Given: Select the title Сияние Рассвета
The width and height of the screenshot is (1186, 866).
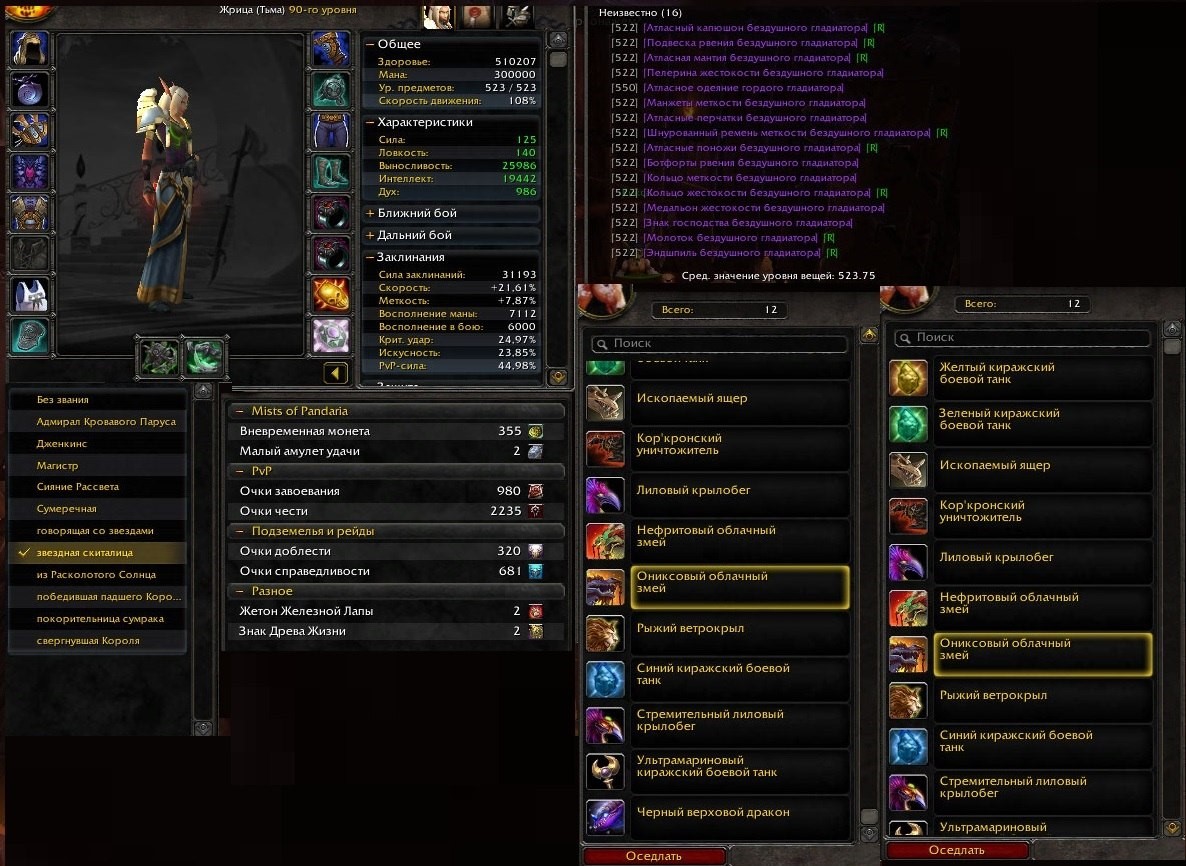Looking at the screenshot, I should pyautogui.click(x=78, y=487).
